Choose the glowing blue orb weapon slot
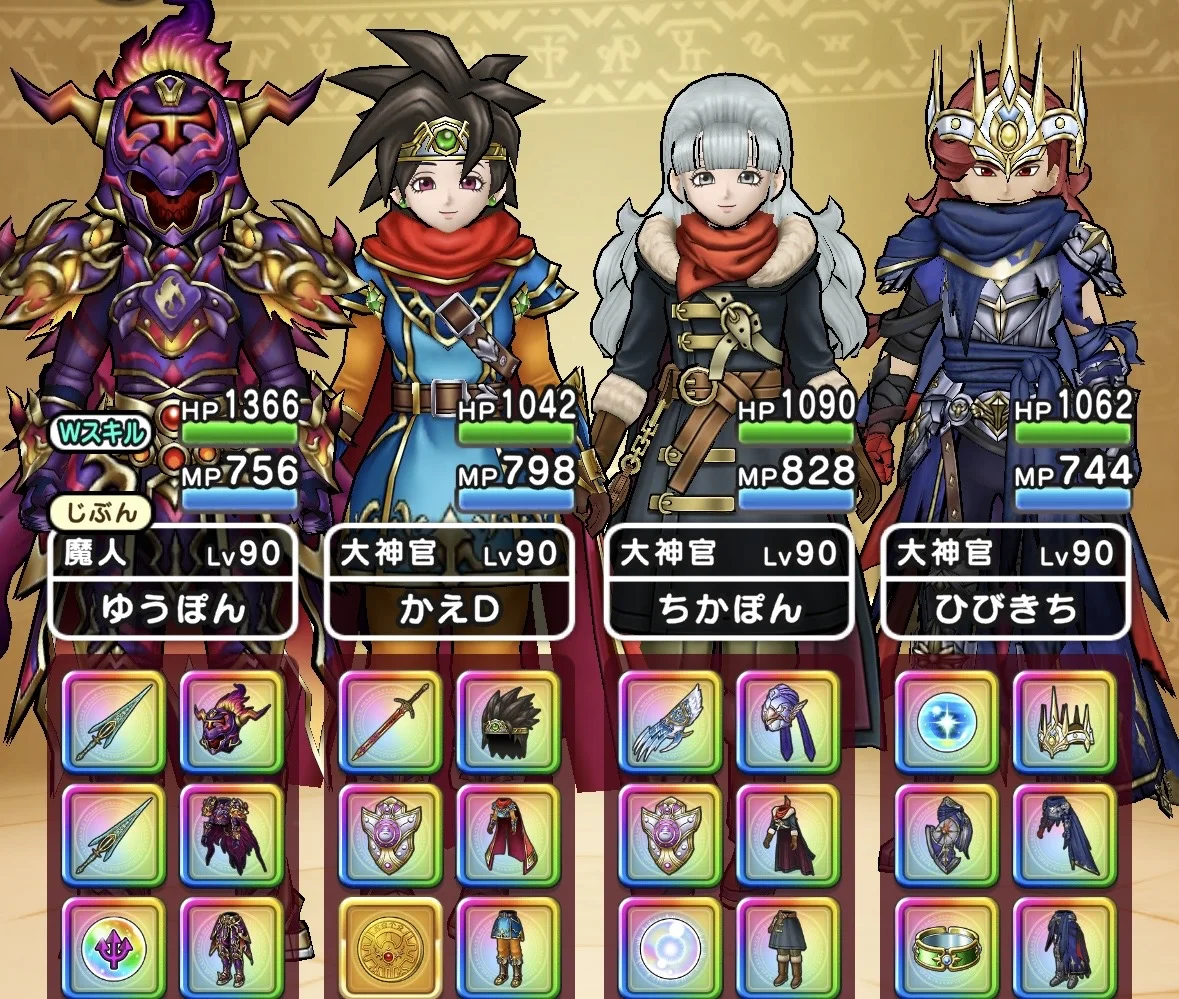1179x999 pixels. [946, 722]
